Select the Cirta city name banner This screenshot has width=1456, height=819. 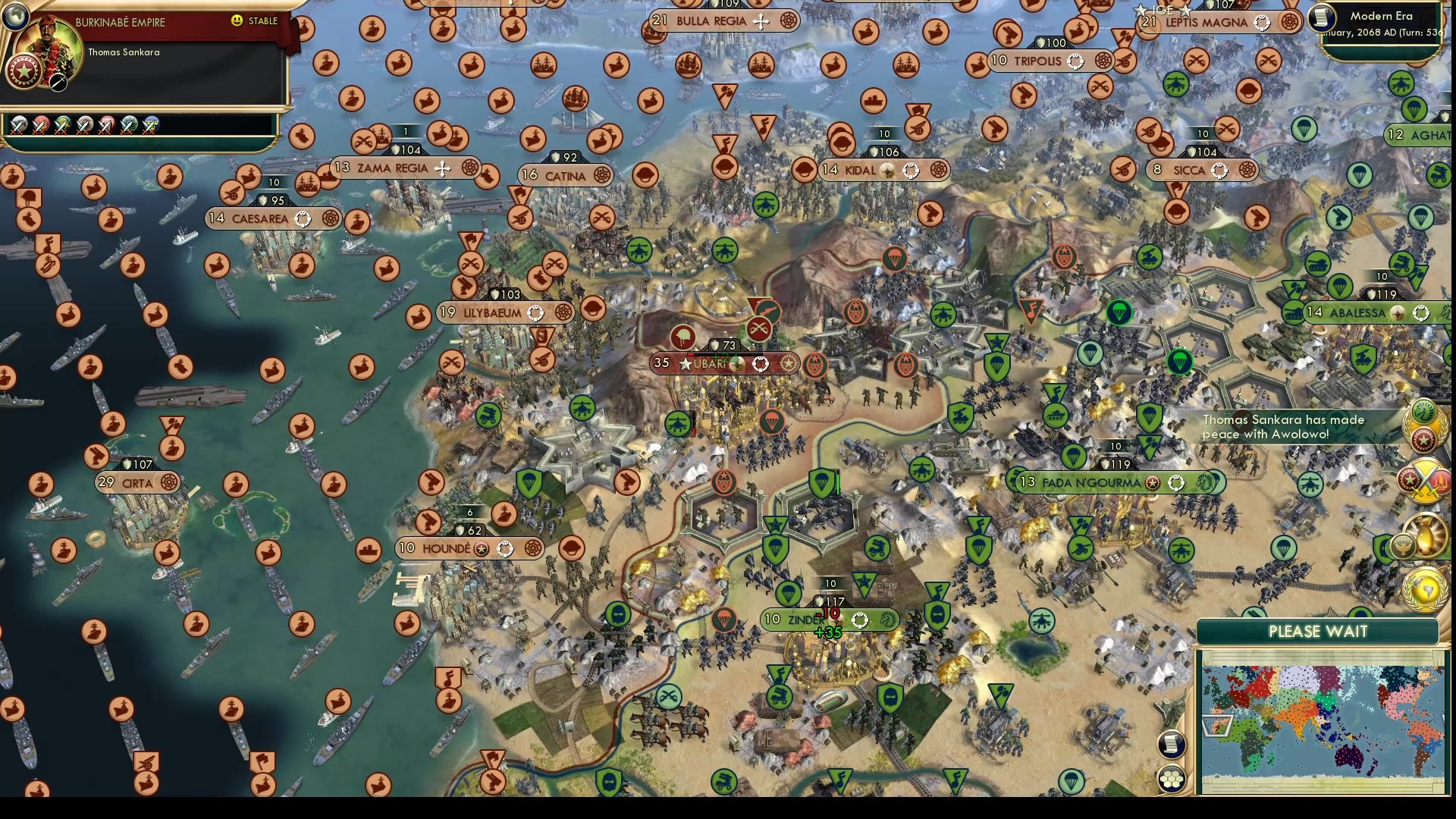point(137,483)
